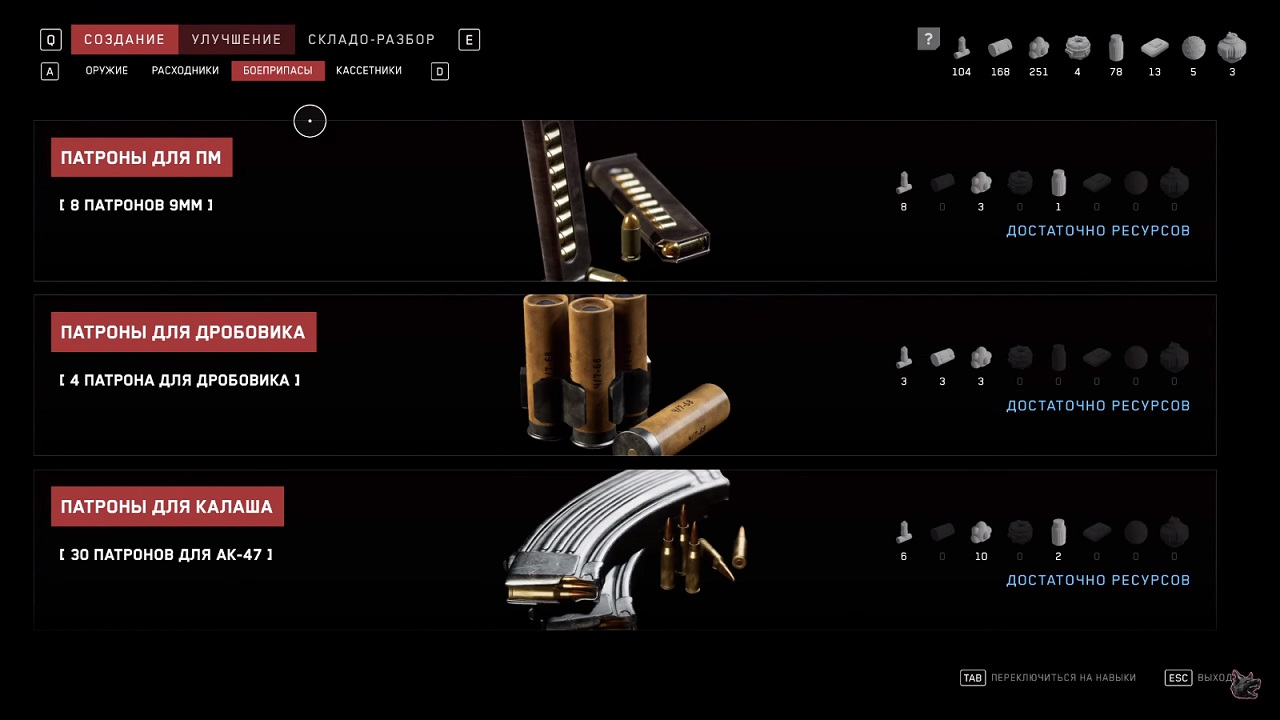This screenshot has height=720, width=1280.
Task: Click the valve component resource showing 251
Action: tap(1038, 47)
